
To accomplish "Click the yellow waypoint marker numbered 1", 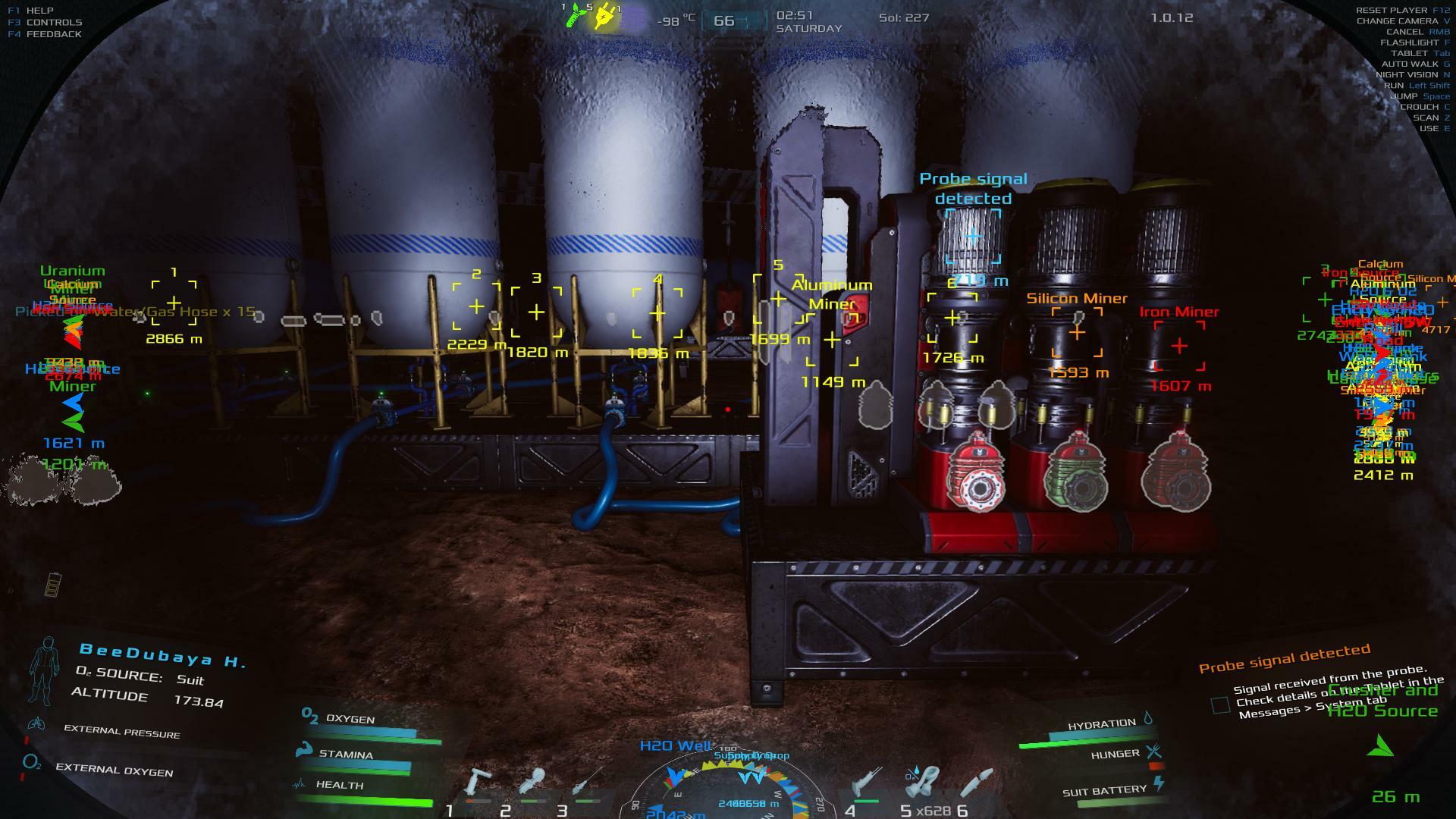I will 174,303.
